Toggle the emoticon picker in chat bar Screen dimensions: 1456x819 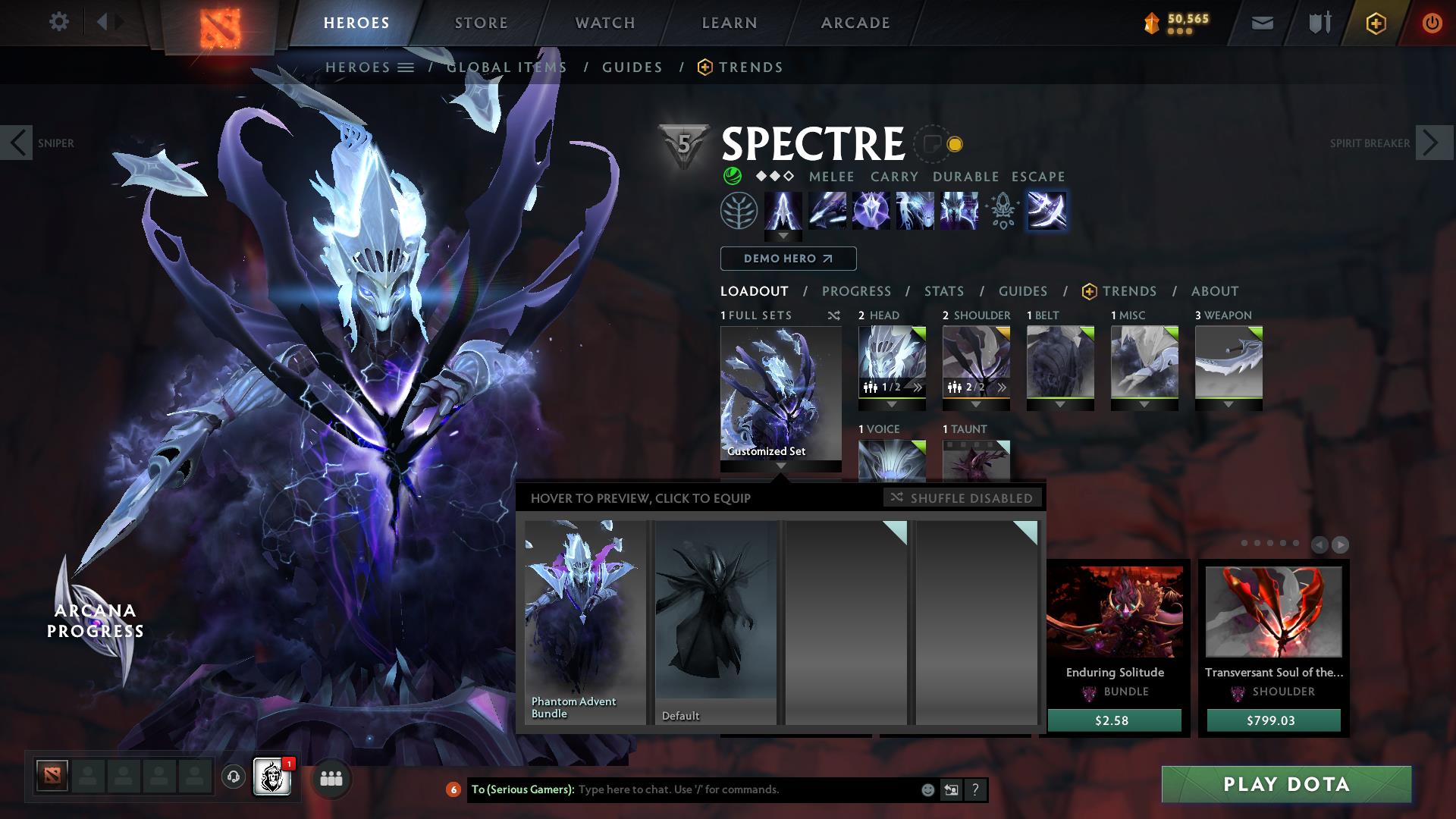coord(927,789)
